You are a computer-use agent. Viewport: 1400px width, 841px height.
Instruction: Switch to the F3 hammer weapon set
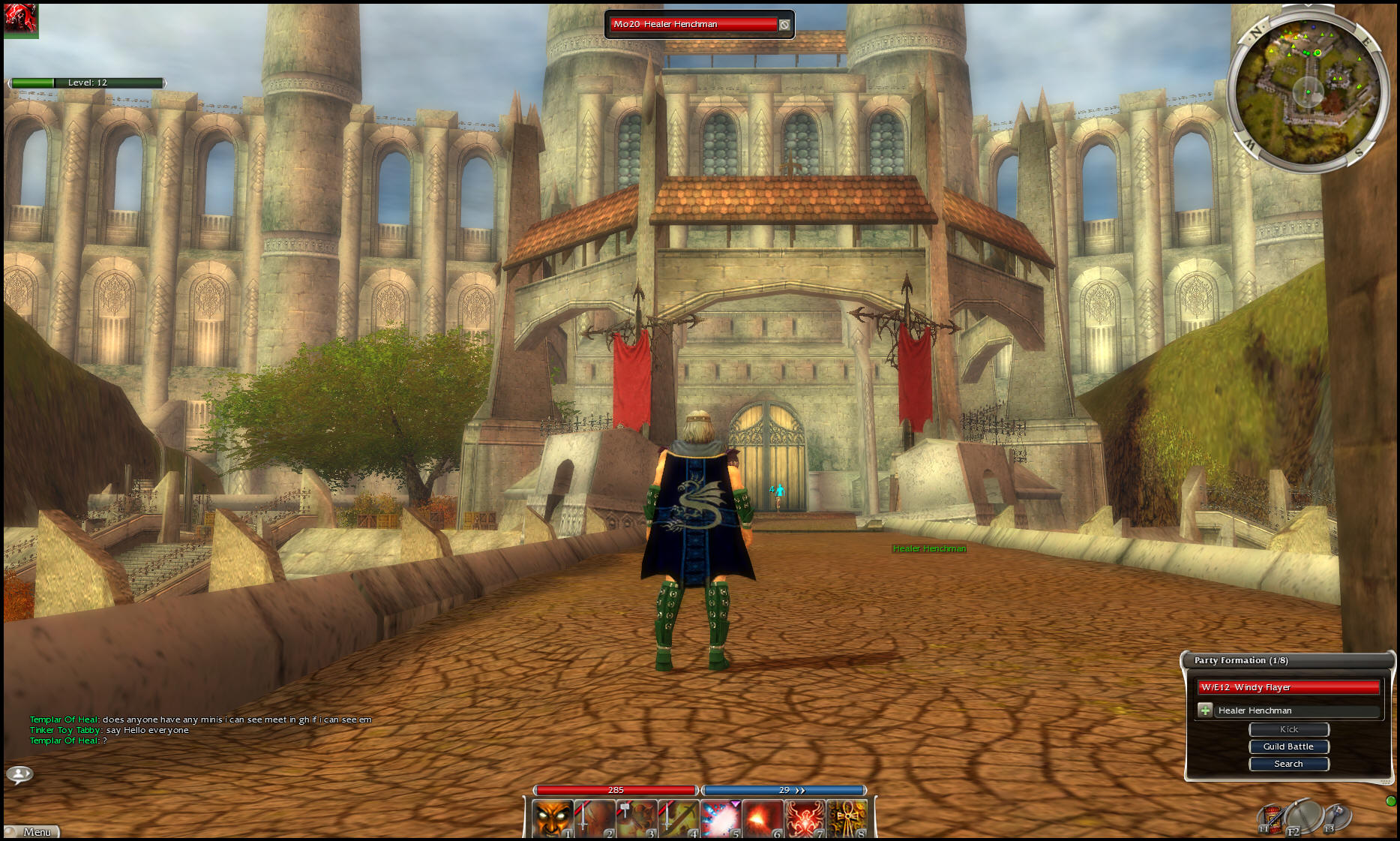(x=1337, y=816)
